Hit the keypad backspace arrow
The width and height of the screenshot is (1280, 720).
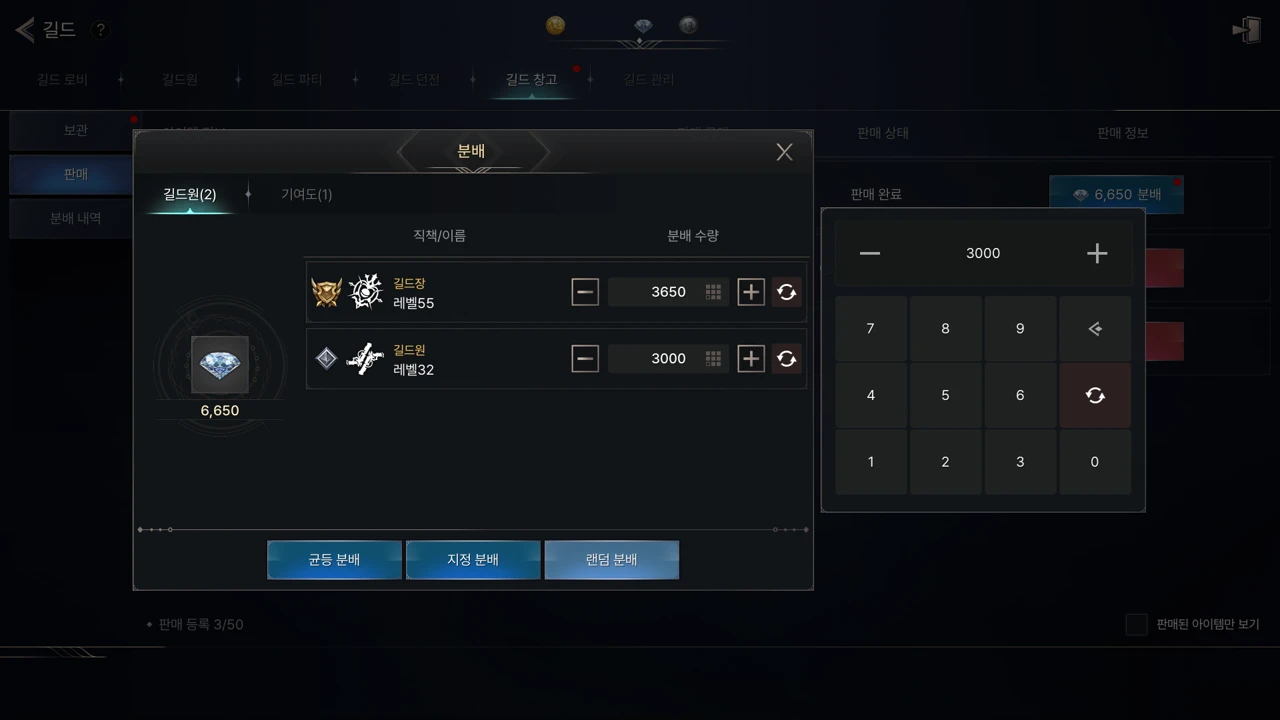1095,328
